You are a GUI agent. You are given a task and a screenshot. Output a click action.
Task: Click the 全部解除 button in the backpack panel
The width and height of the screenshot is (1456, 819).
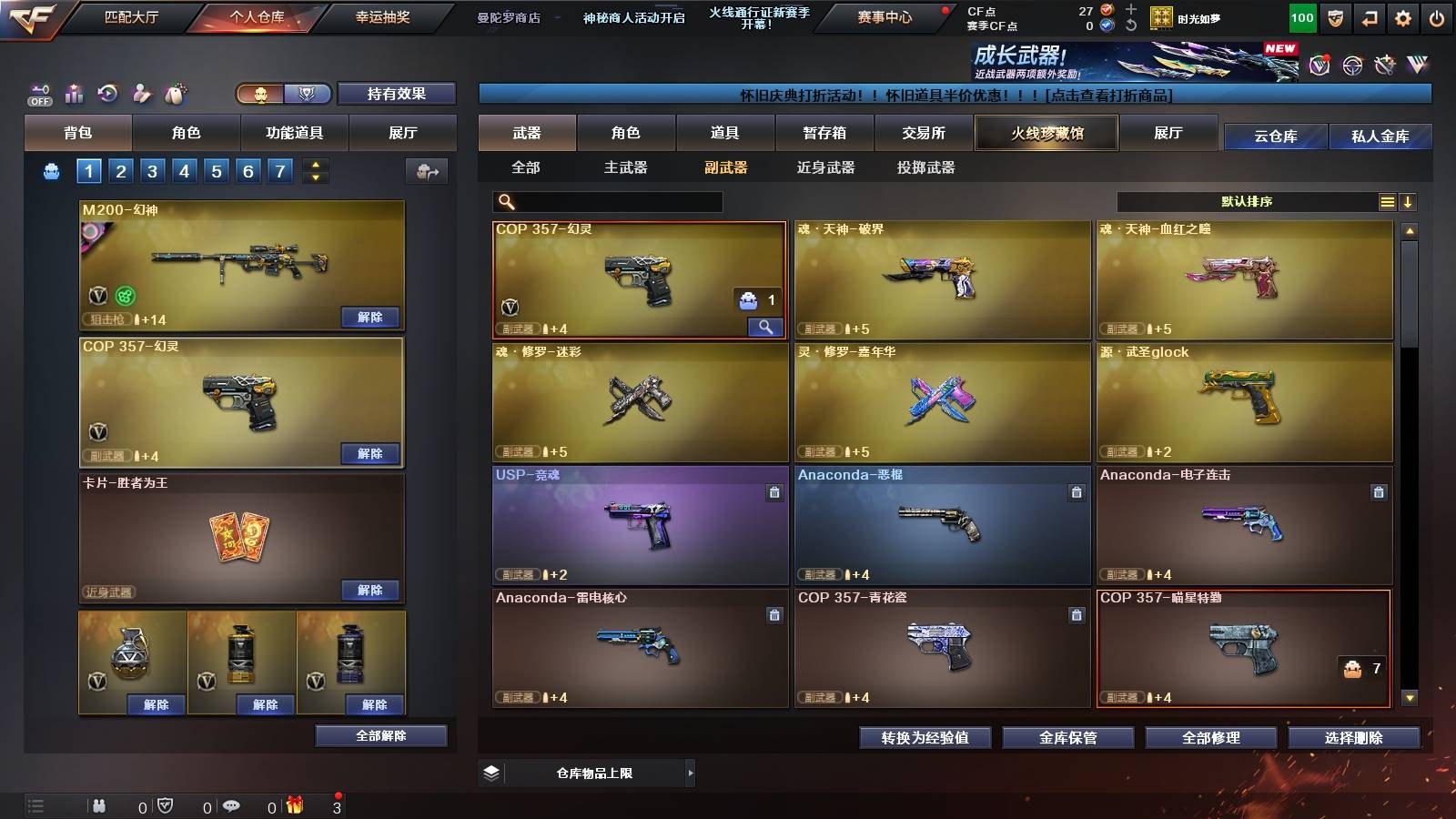click(x=382, y=736)
